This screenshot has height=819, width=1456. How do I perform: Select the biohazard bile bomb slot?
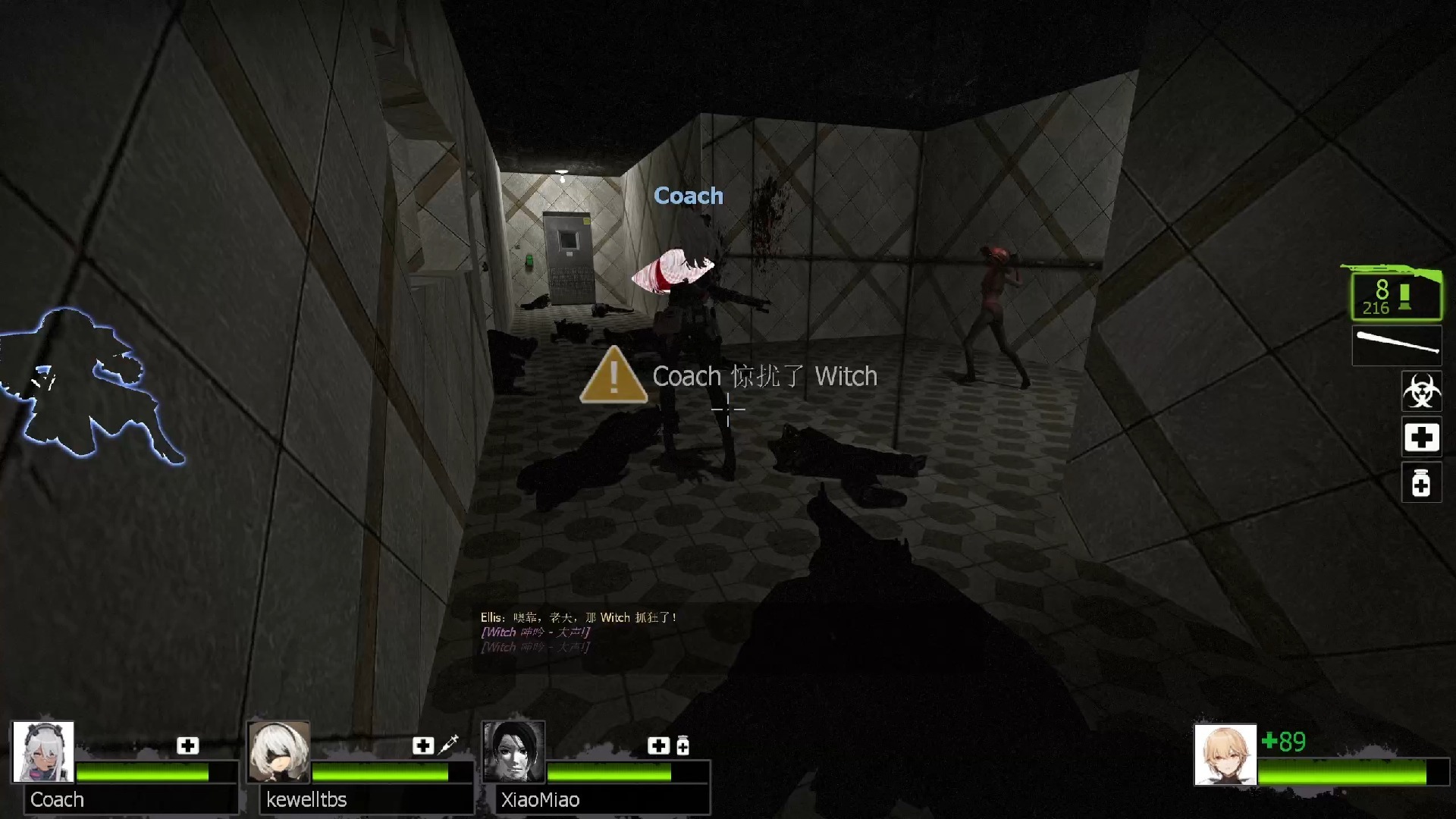pyautogui.click(x=1421, y=391)
